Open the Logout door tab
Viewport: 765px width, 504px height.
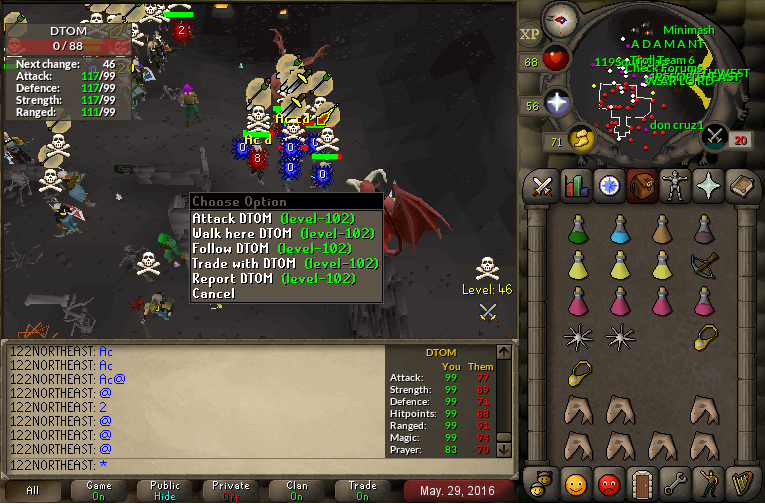pyautogui.click(x=641, y=485)
